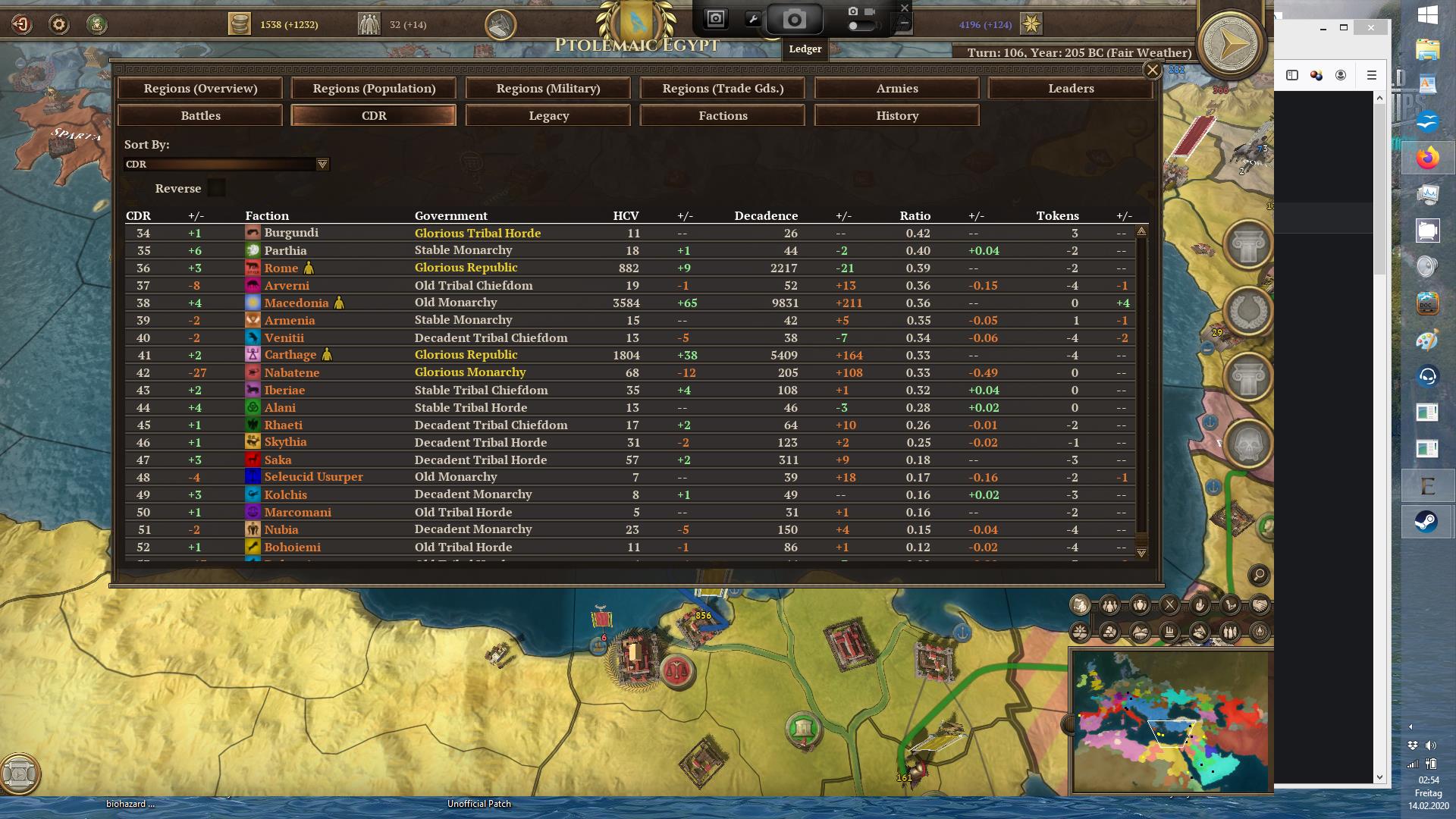The image size is (1456, 819).
Task: Select the amphora trade map mode icon
Action: (1139, 605)
